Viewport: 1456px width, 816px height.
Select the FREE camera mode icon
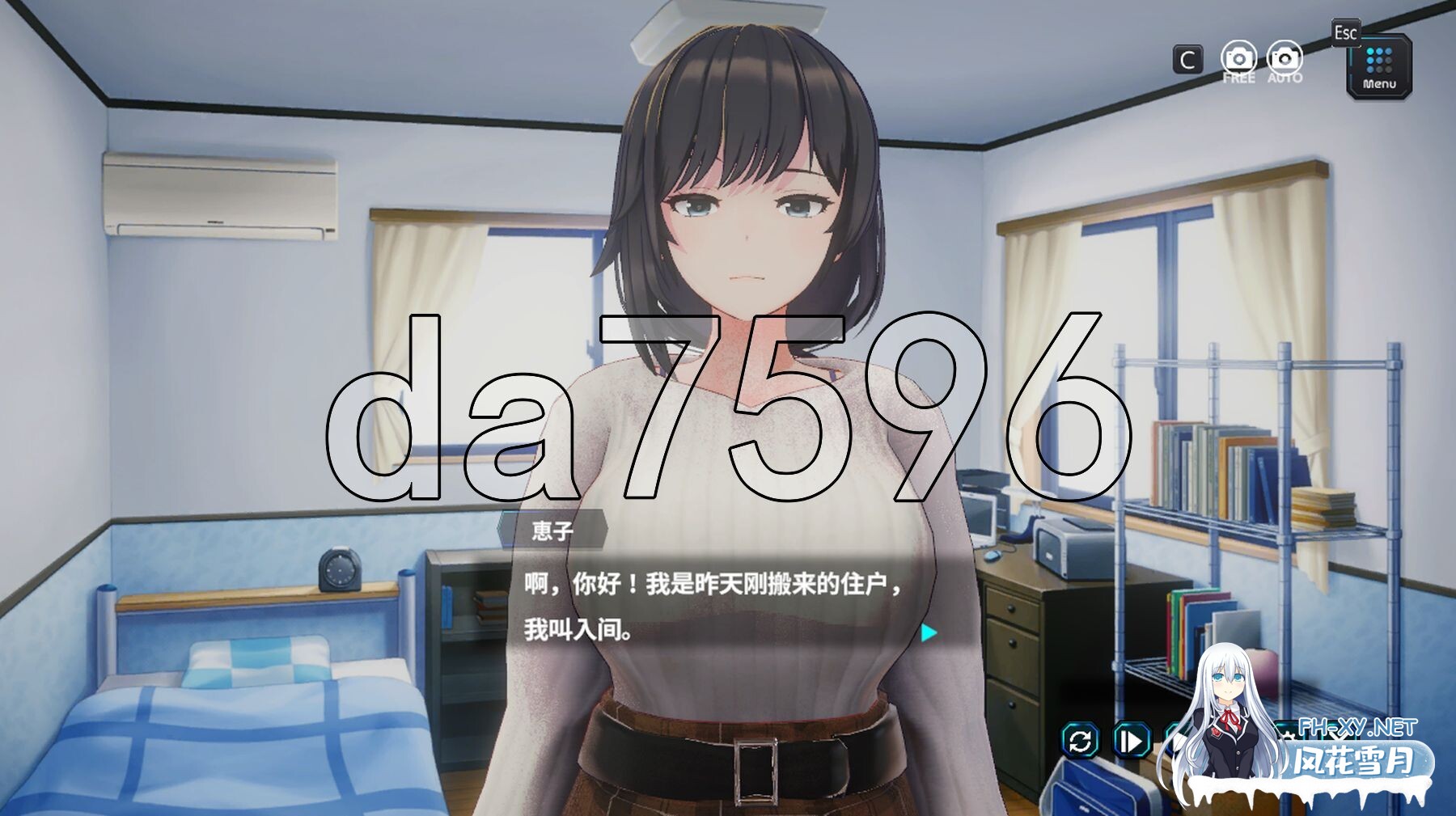pos(1238,58)
